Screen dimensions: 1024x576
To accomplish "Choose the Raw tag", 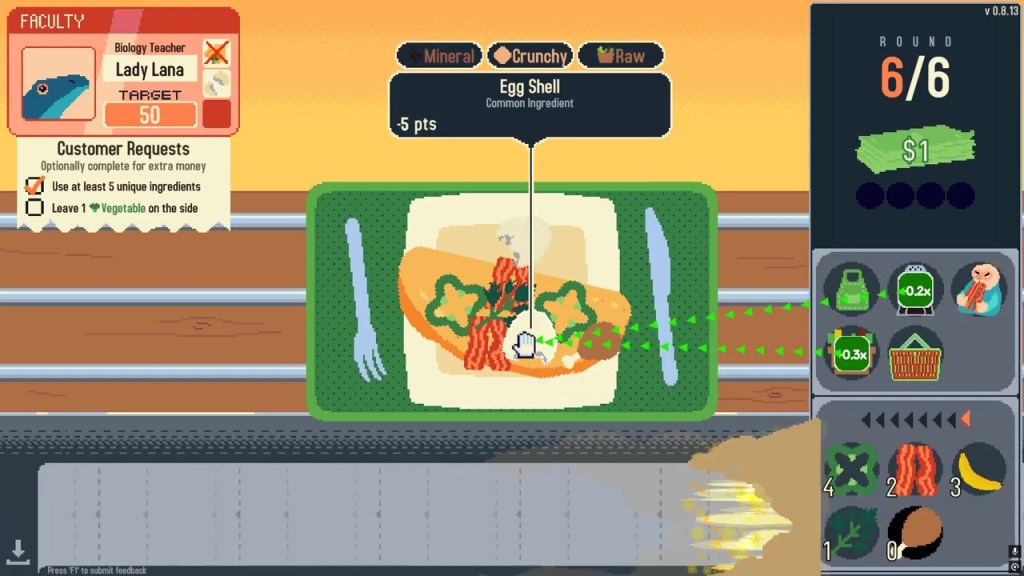I will click(620, 56).
